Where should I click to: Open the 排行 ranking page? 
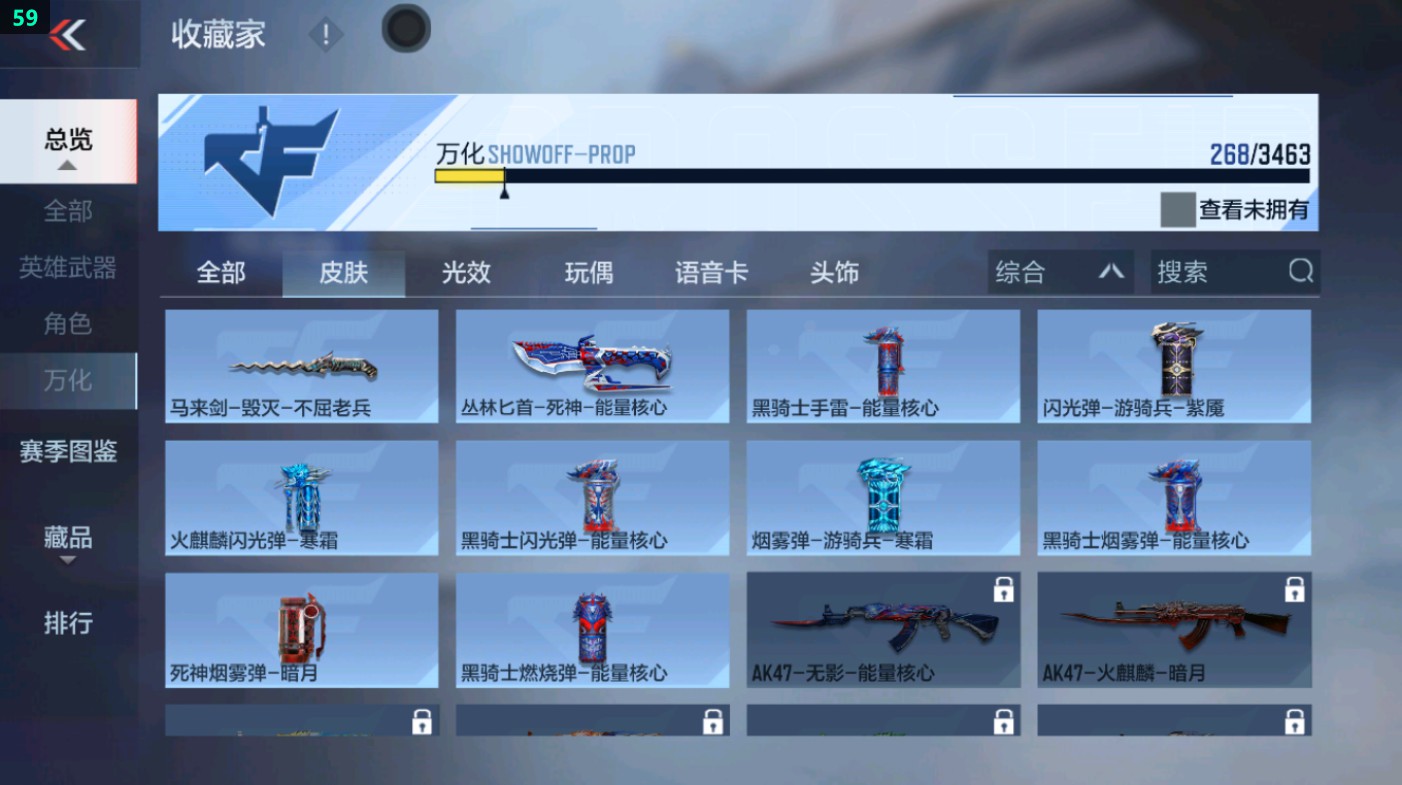(67, 624)
